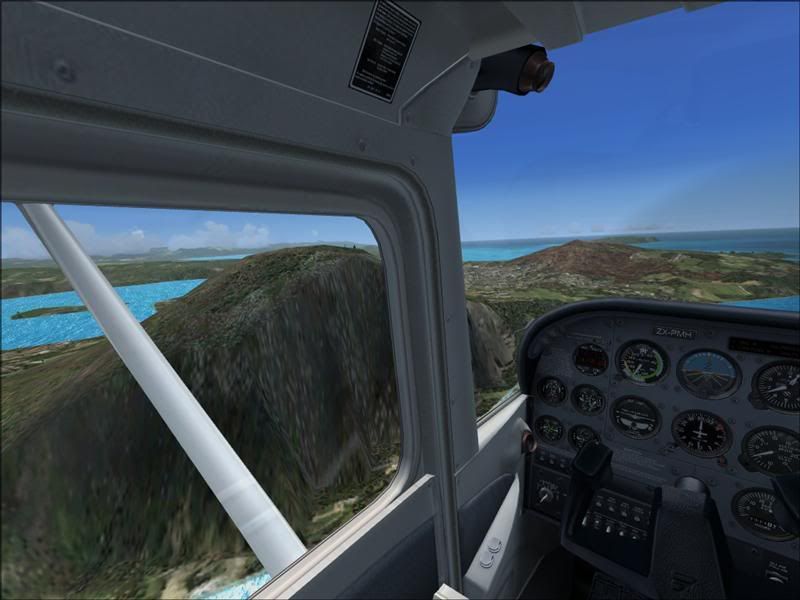
Task: Click the attitude indicator gauge
Action: (x=708, y=373)
